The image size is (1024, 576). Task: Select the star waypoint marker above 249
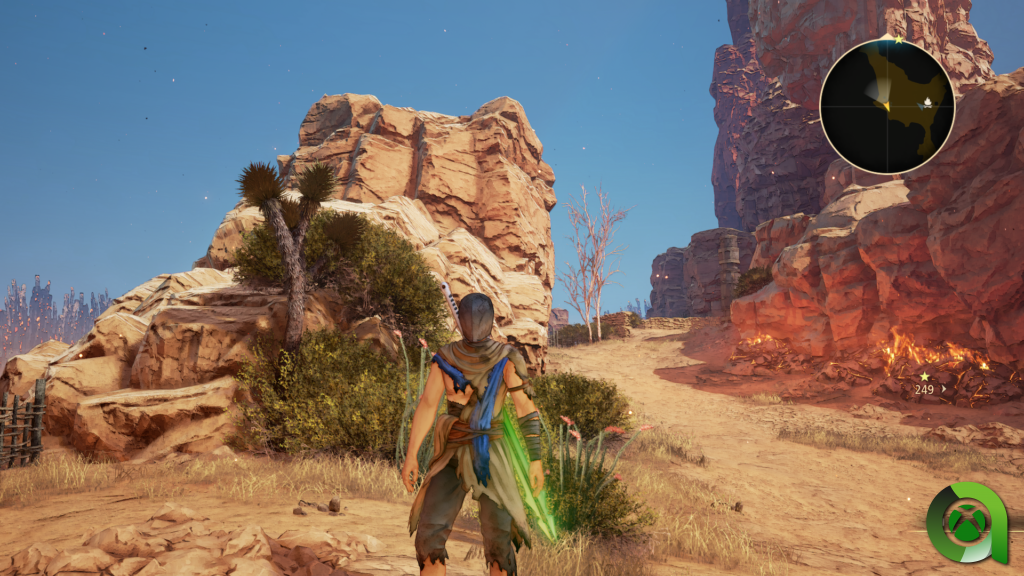(x=924, y=377)
